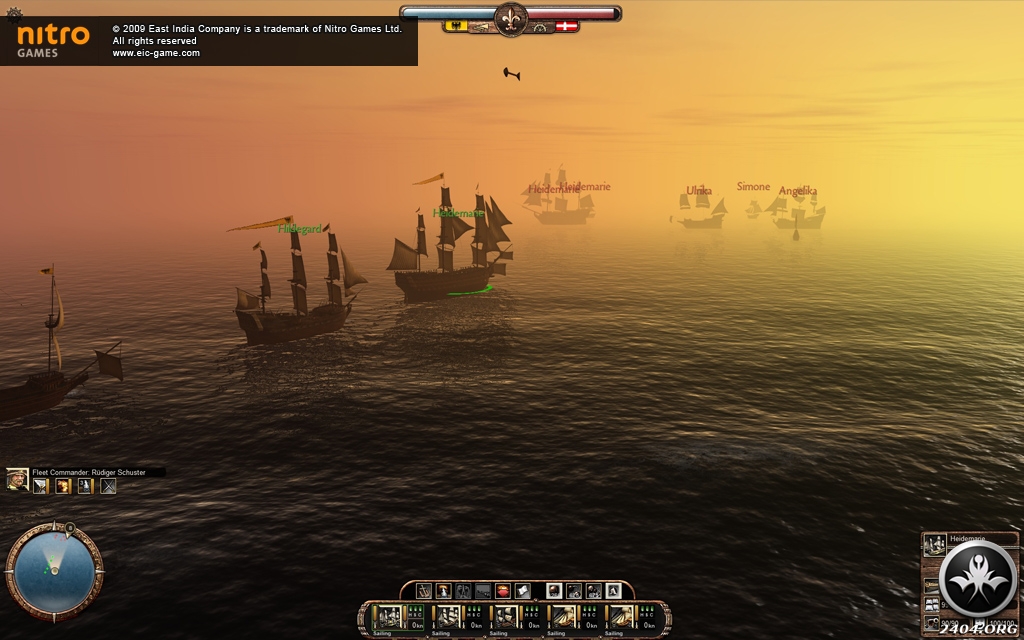
Task: Click the Fleet Commander portrait
Action: [17, 481]
